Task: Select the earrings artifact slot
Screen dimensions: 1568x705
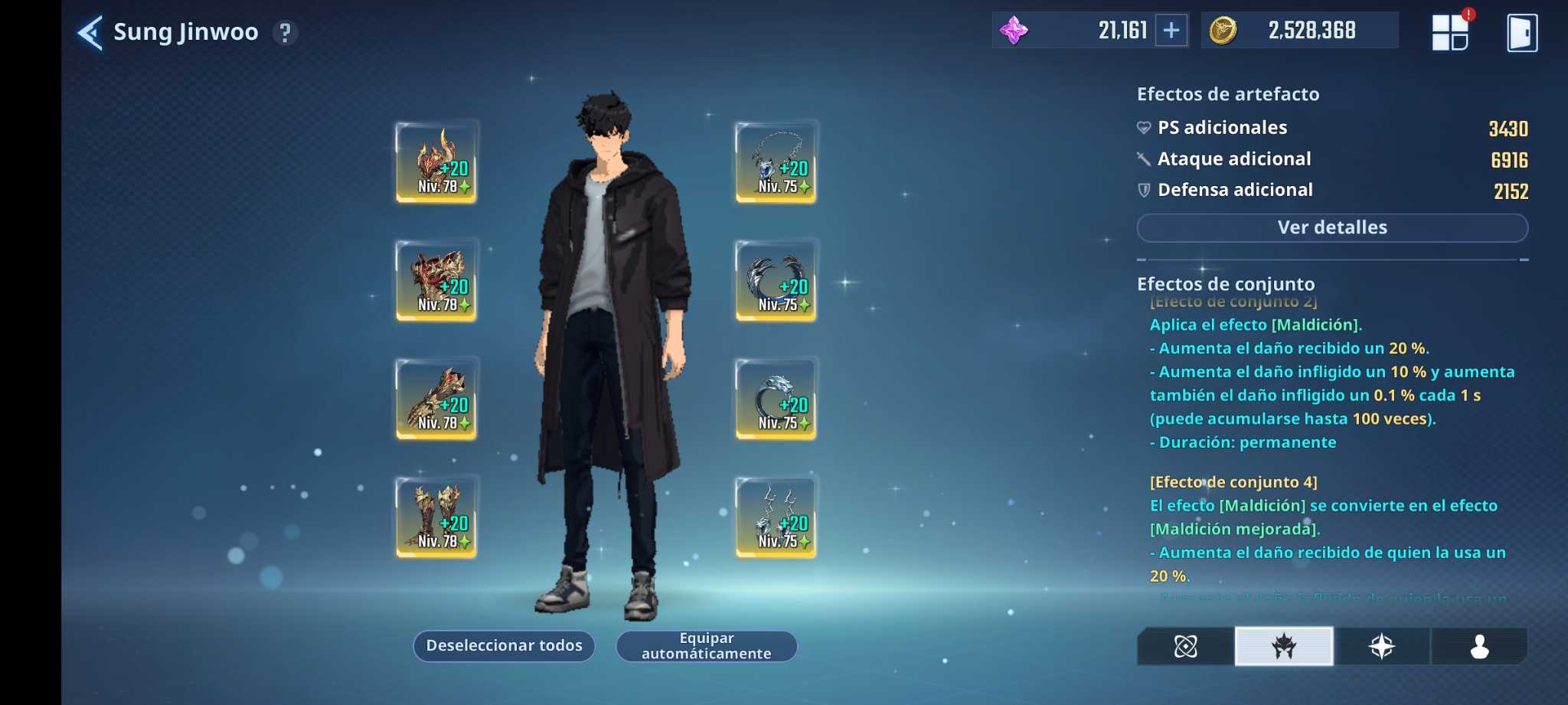Action: coord(776,517)
